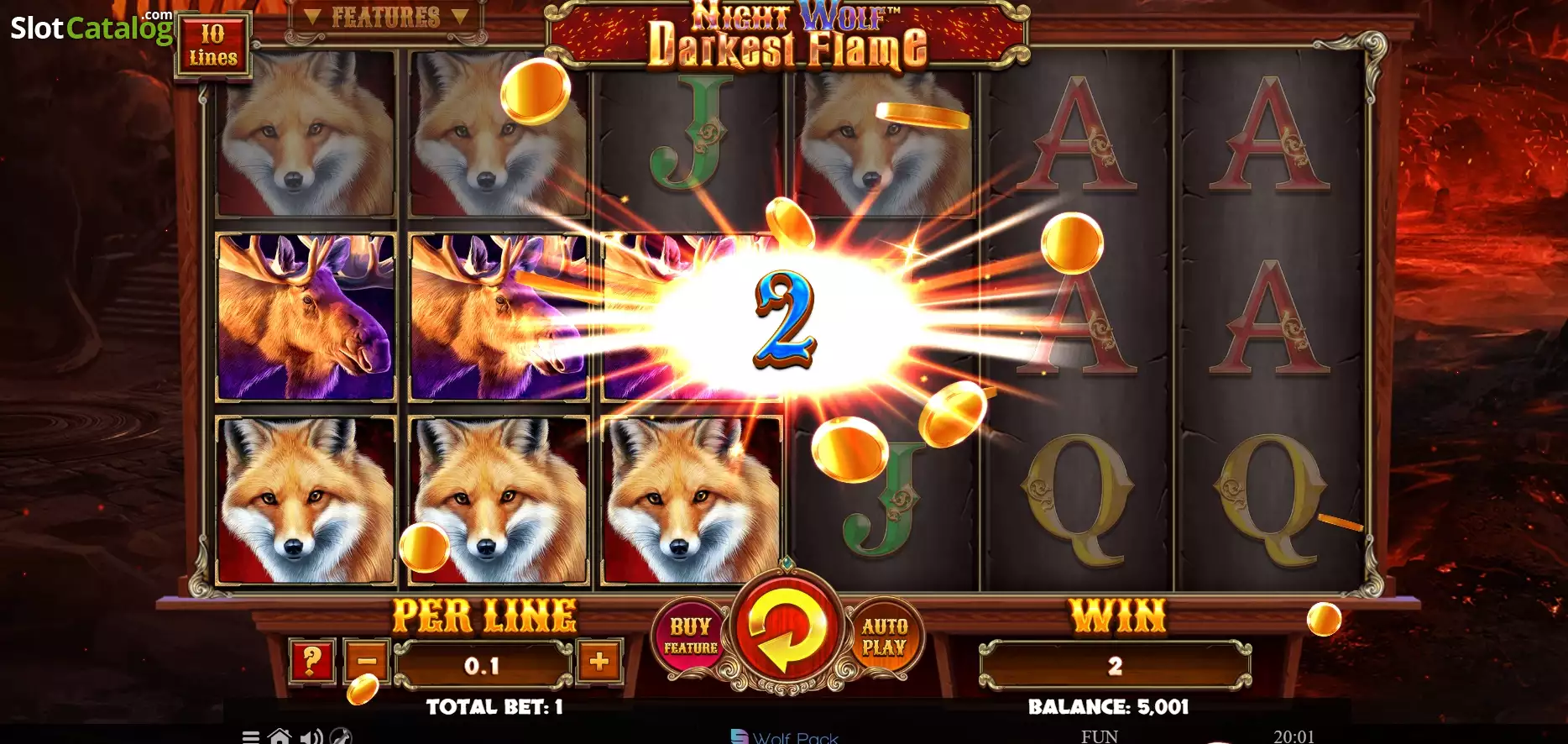
Task: Decrease the per line bet with minus
Action: click(x=367, y=663)
